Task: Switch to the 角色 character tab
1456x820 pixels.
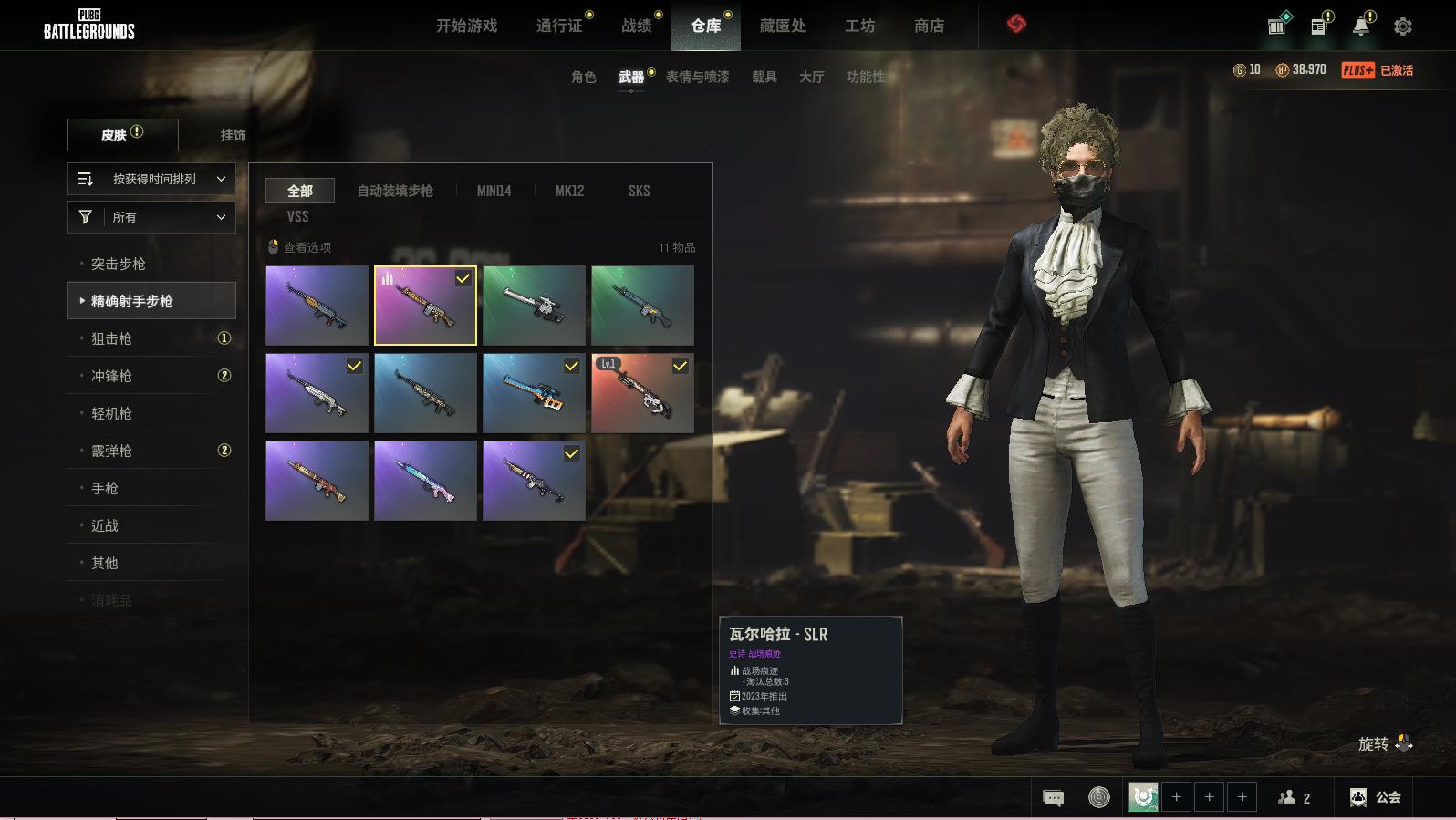Action: [x=583, y=77]
